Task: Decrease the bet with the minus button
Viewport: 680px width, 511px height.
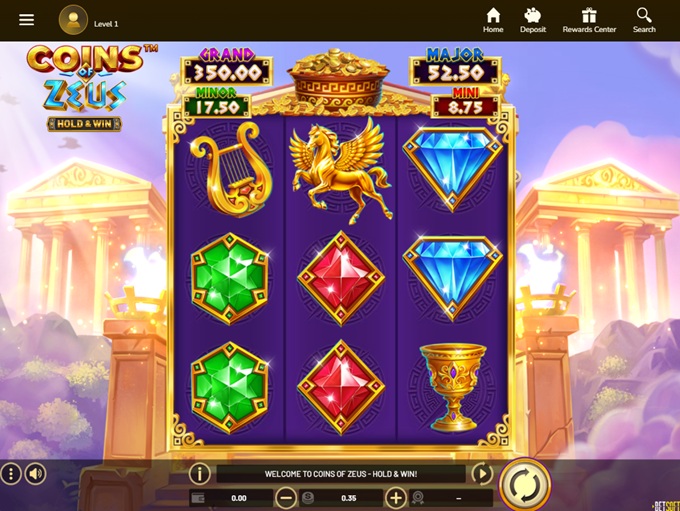Action: point(286,497)
